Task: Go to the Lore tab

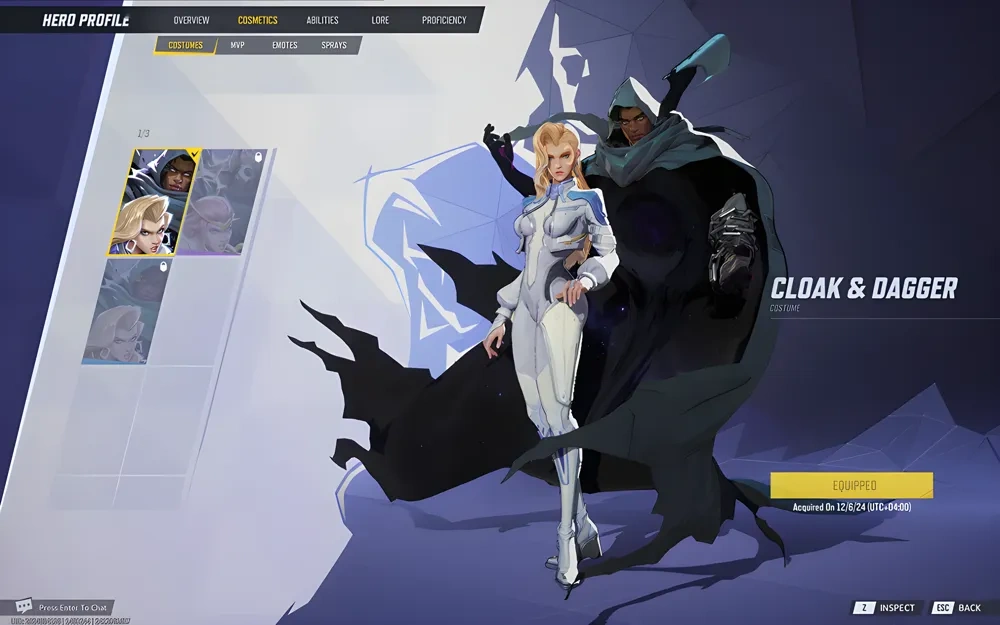Action: coord(380,20)
